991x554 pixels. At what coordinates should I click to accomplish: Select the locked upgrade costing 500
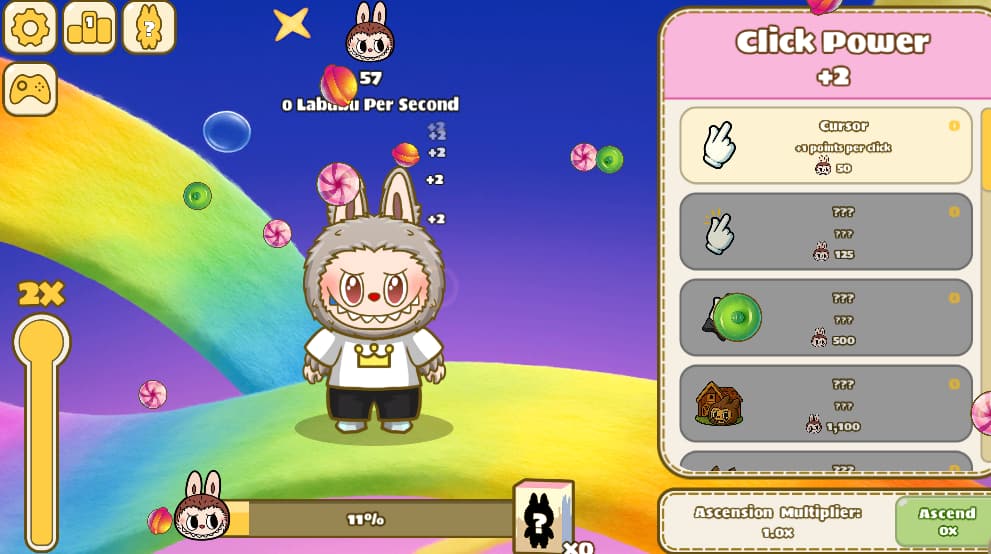click(x=825, y=318)
